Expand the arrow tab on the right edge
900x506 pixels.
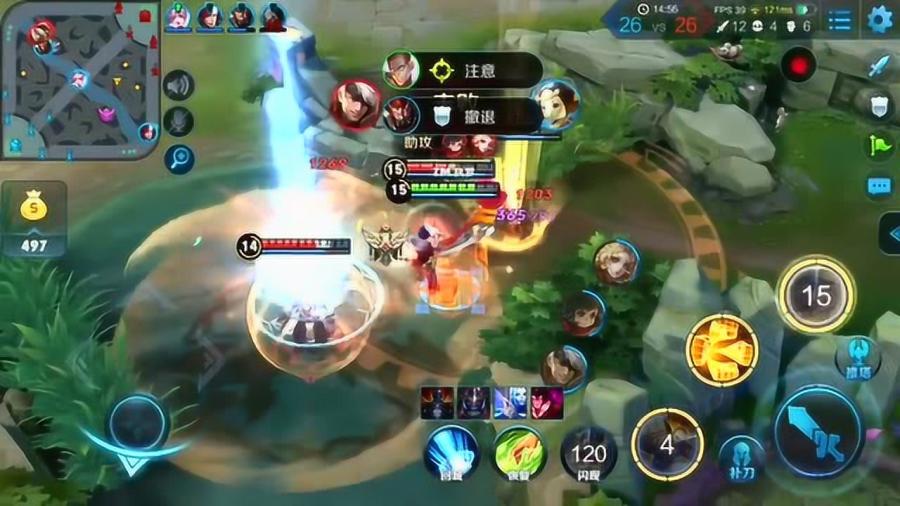[889, 234]
